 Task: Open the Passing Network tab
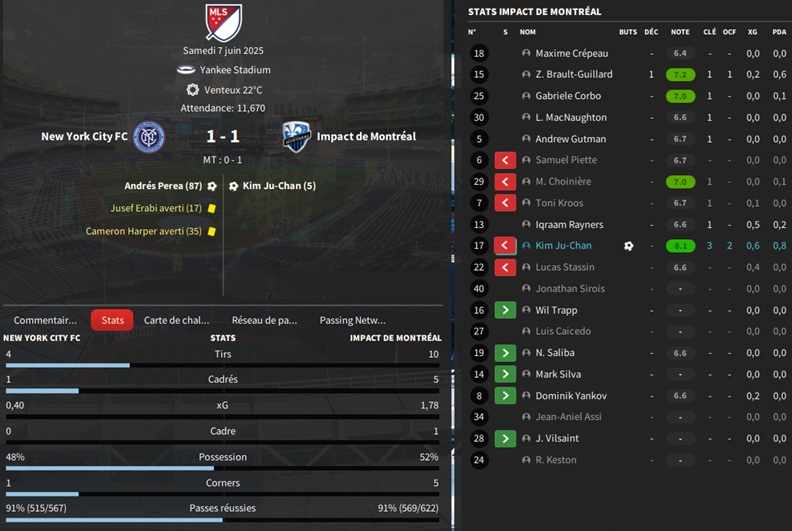[352, 320]
